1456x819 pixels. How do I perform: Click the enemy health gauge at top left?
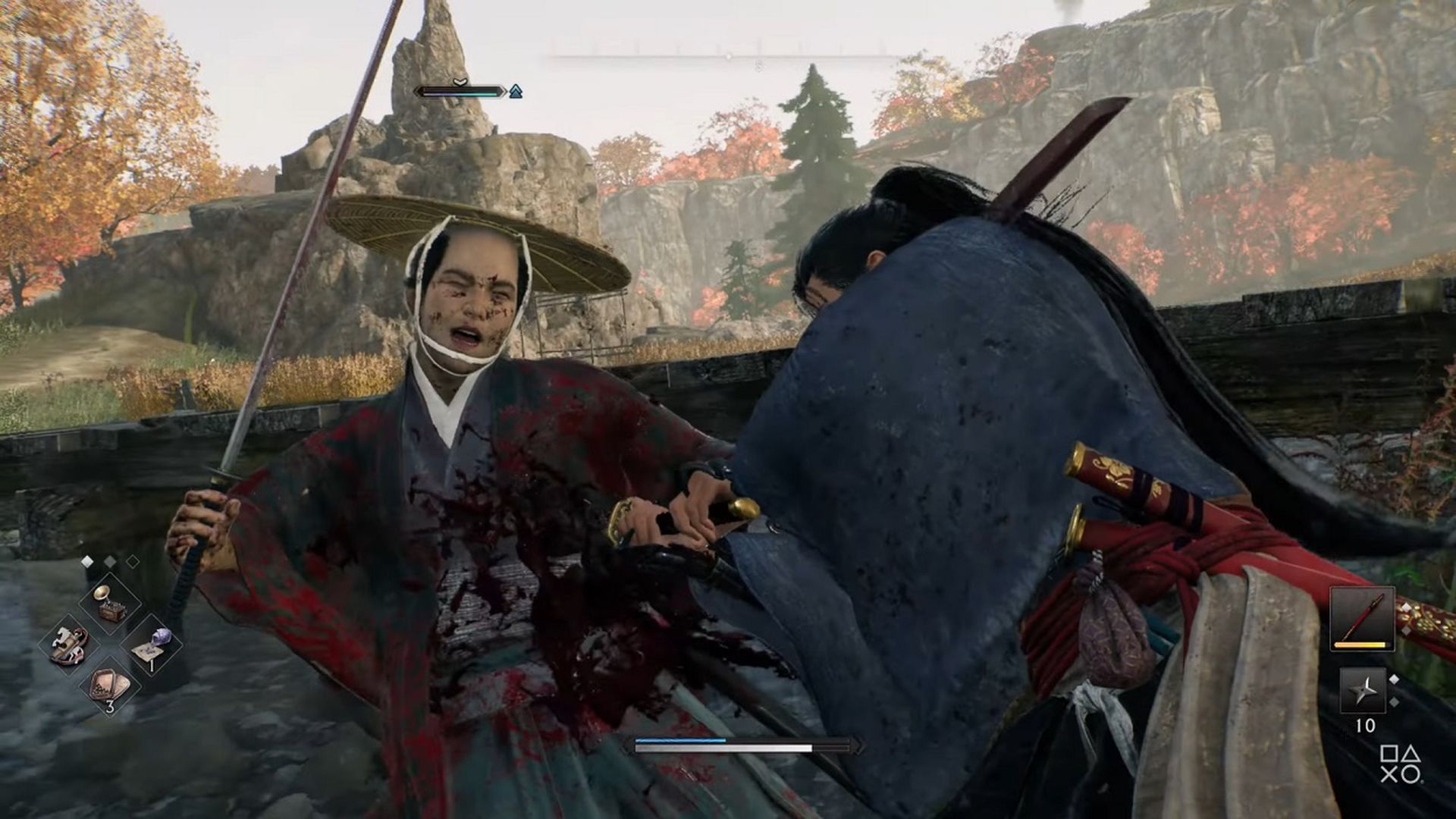pyautogui.click(x=459, y=93)
